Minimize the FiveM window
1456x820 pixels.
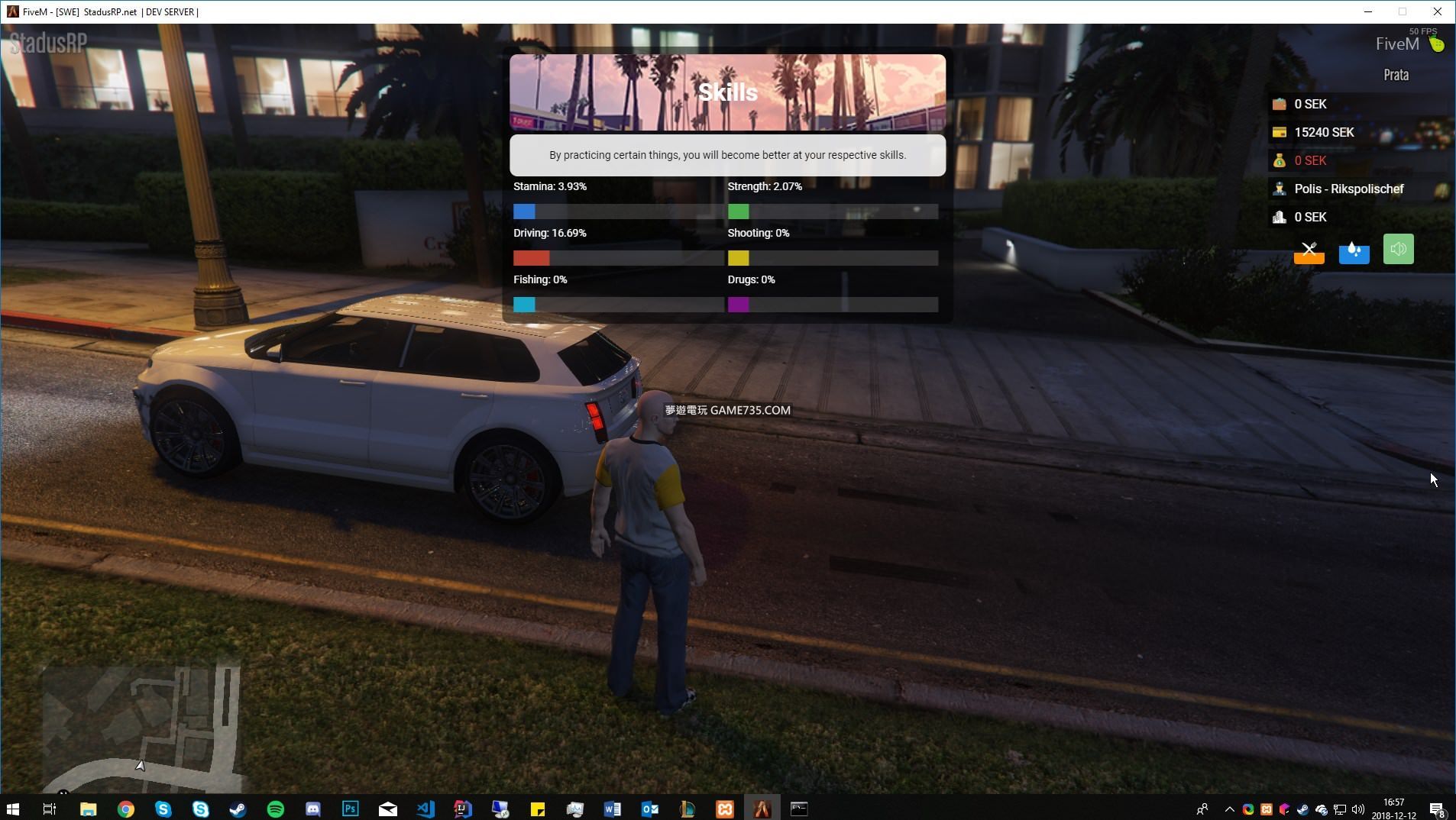coord(1368,11)
